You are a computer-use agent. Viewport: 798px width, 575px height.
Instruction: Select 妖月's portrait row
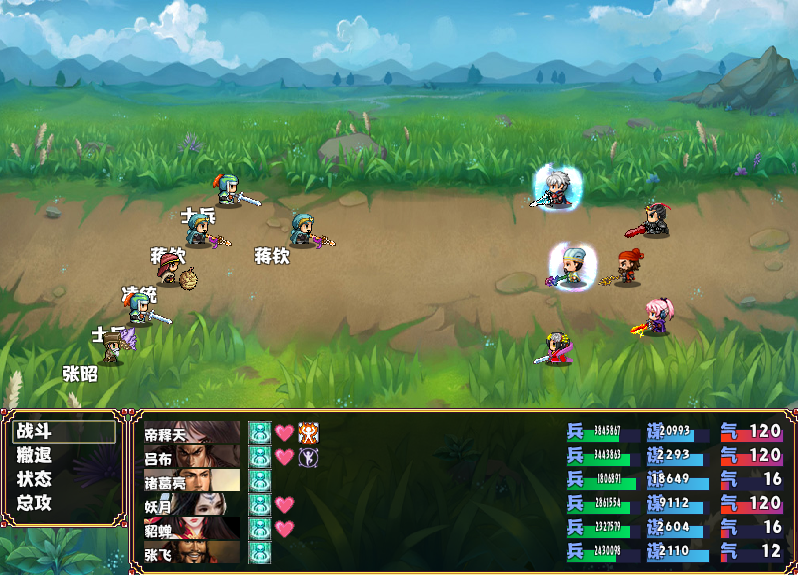(192, 505)
